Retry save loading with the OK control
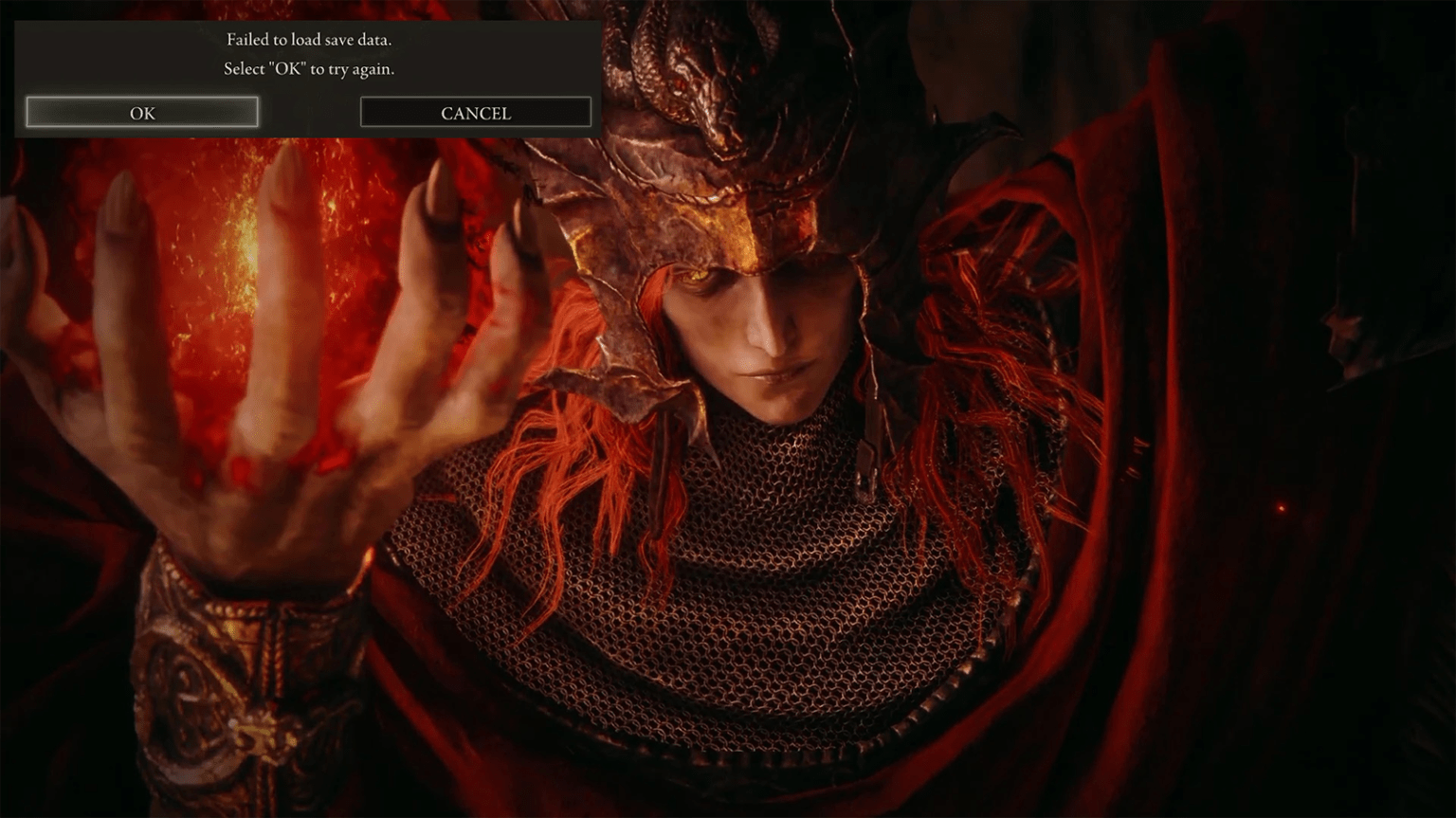This screenshot has width=1456, height=818. point(142,112)
